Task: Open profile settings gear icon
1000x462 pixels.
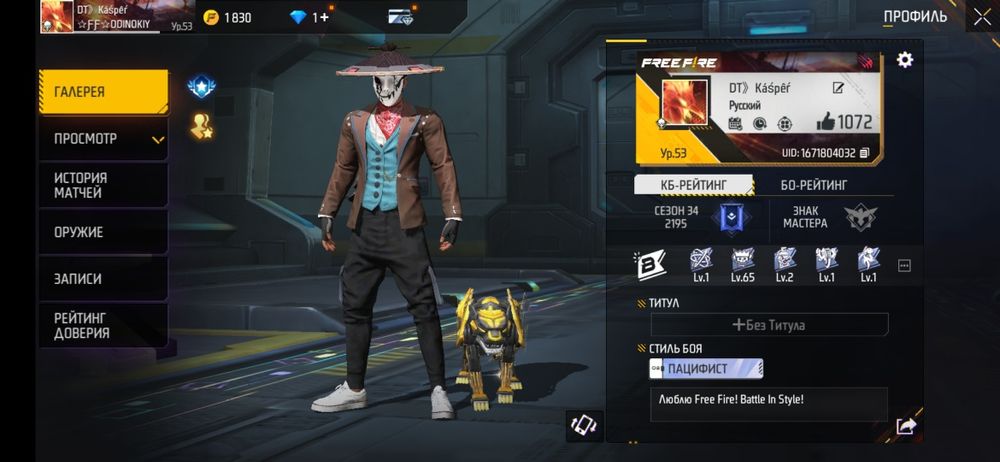Action: pyautogui.click(x=905, y=60)
